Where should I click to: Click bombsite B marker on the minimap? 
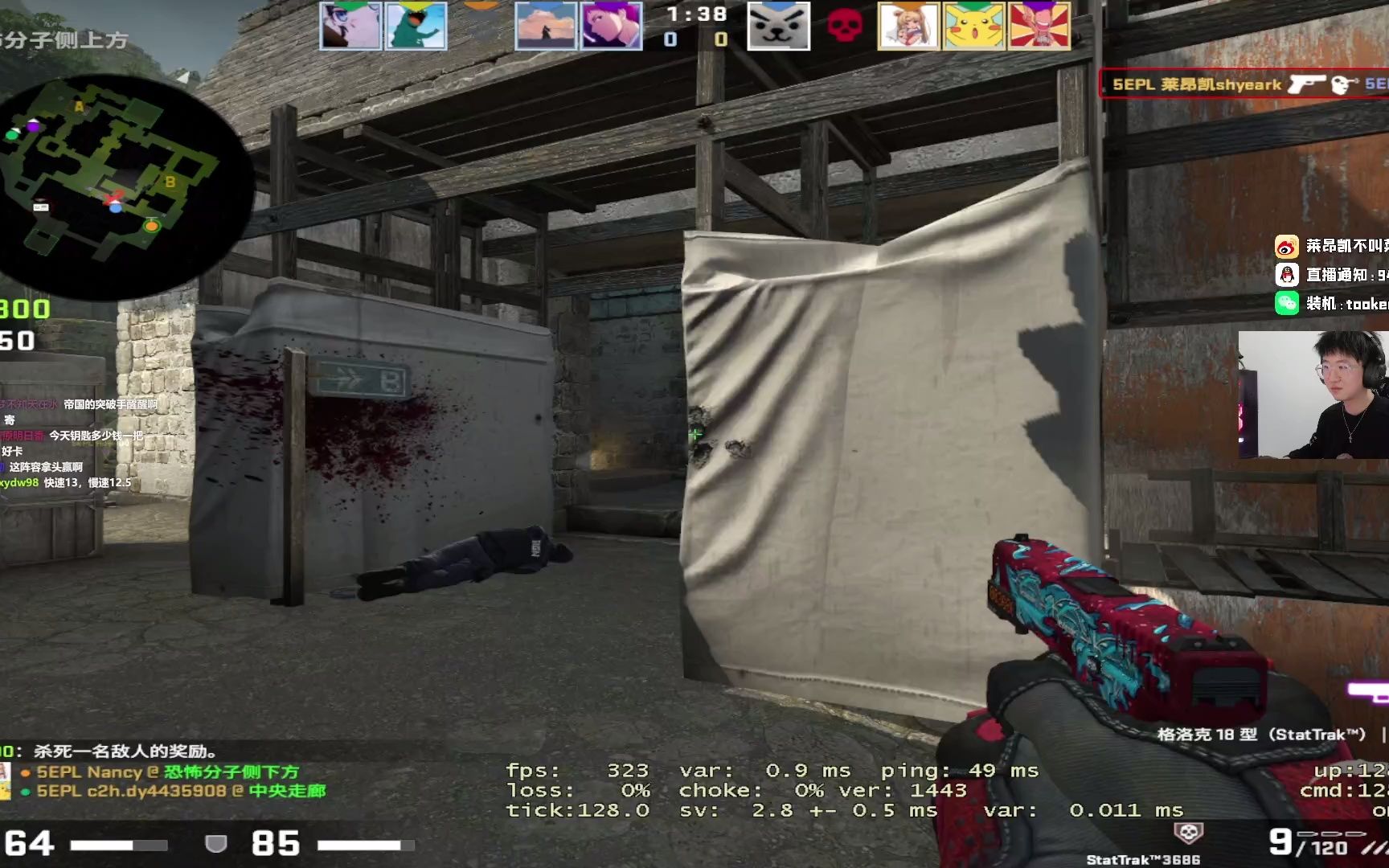tap(170, 182)
